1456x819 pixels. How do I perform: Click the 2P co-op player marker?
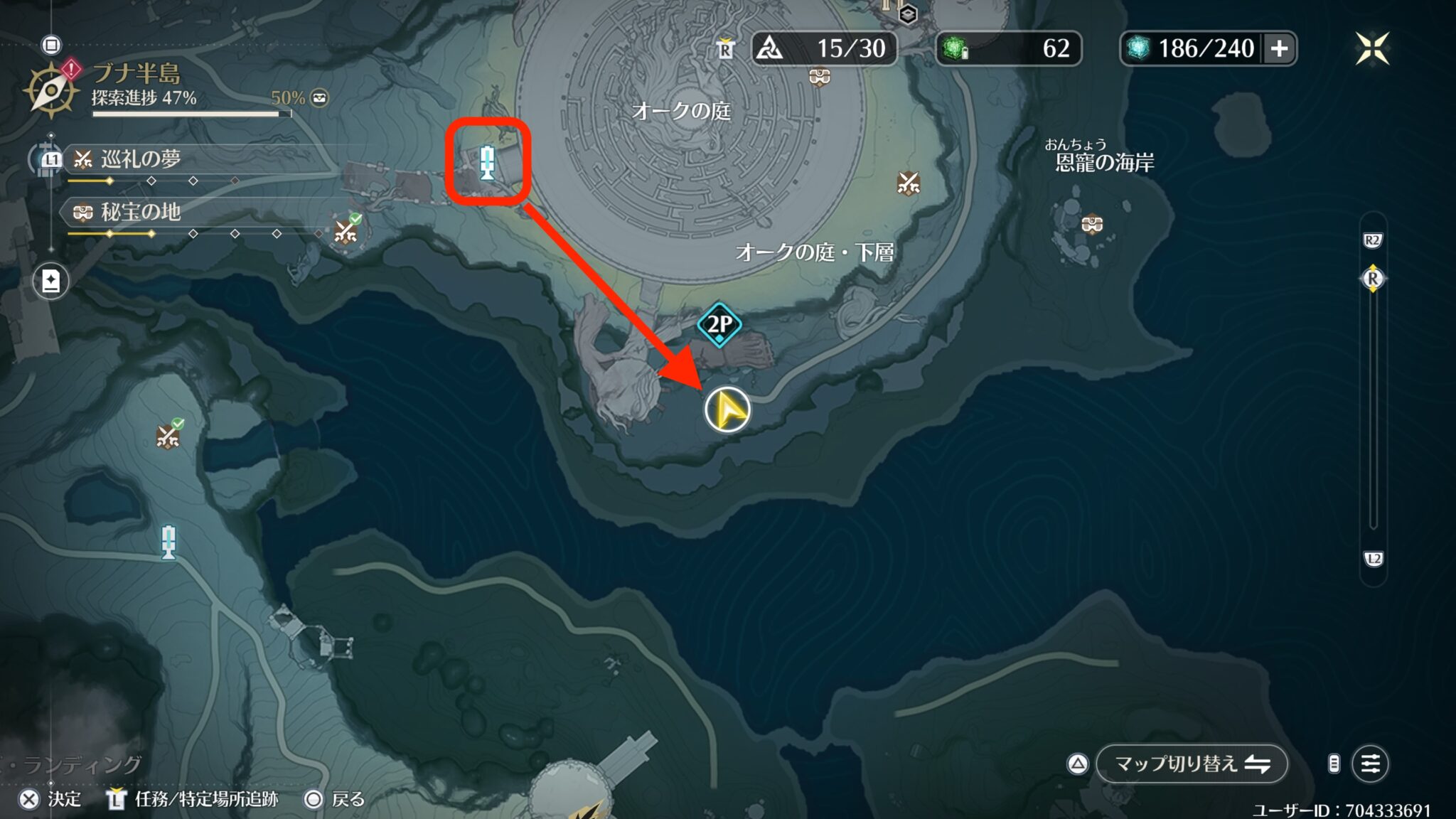pos(719,325)
